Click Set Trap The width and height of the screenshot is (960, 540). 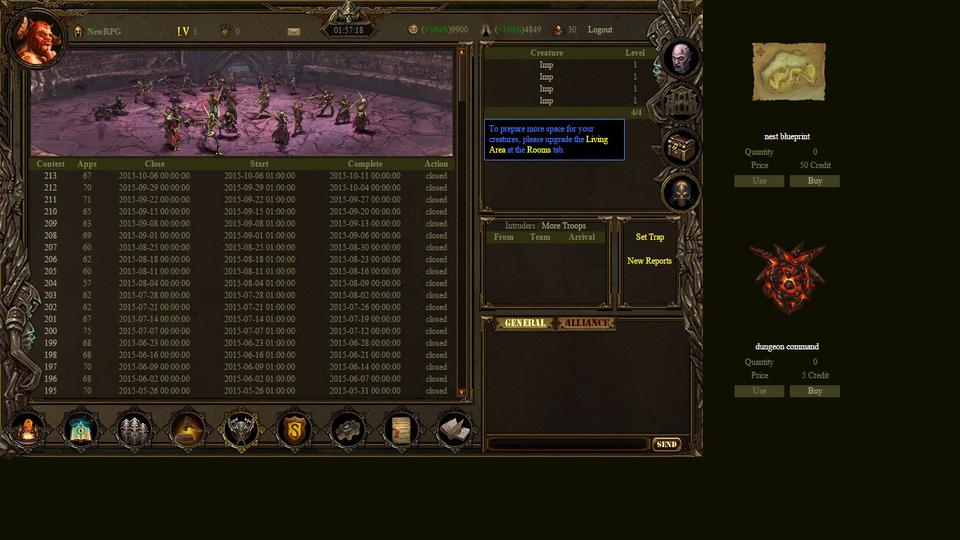[649, 237]
